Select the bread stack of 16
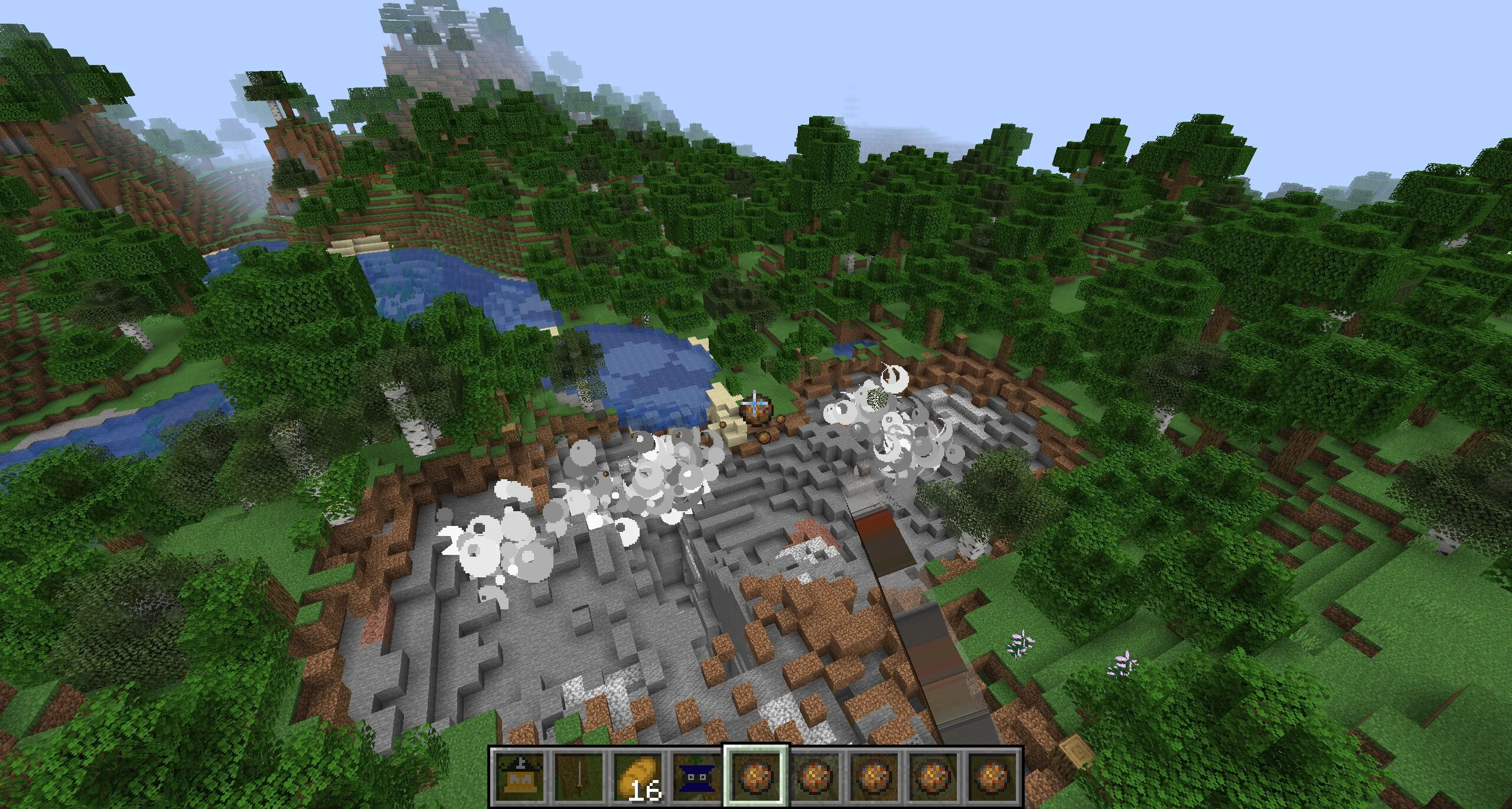1512x809 pixels. click(637, 775)
